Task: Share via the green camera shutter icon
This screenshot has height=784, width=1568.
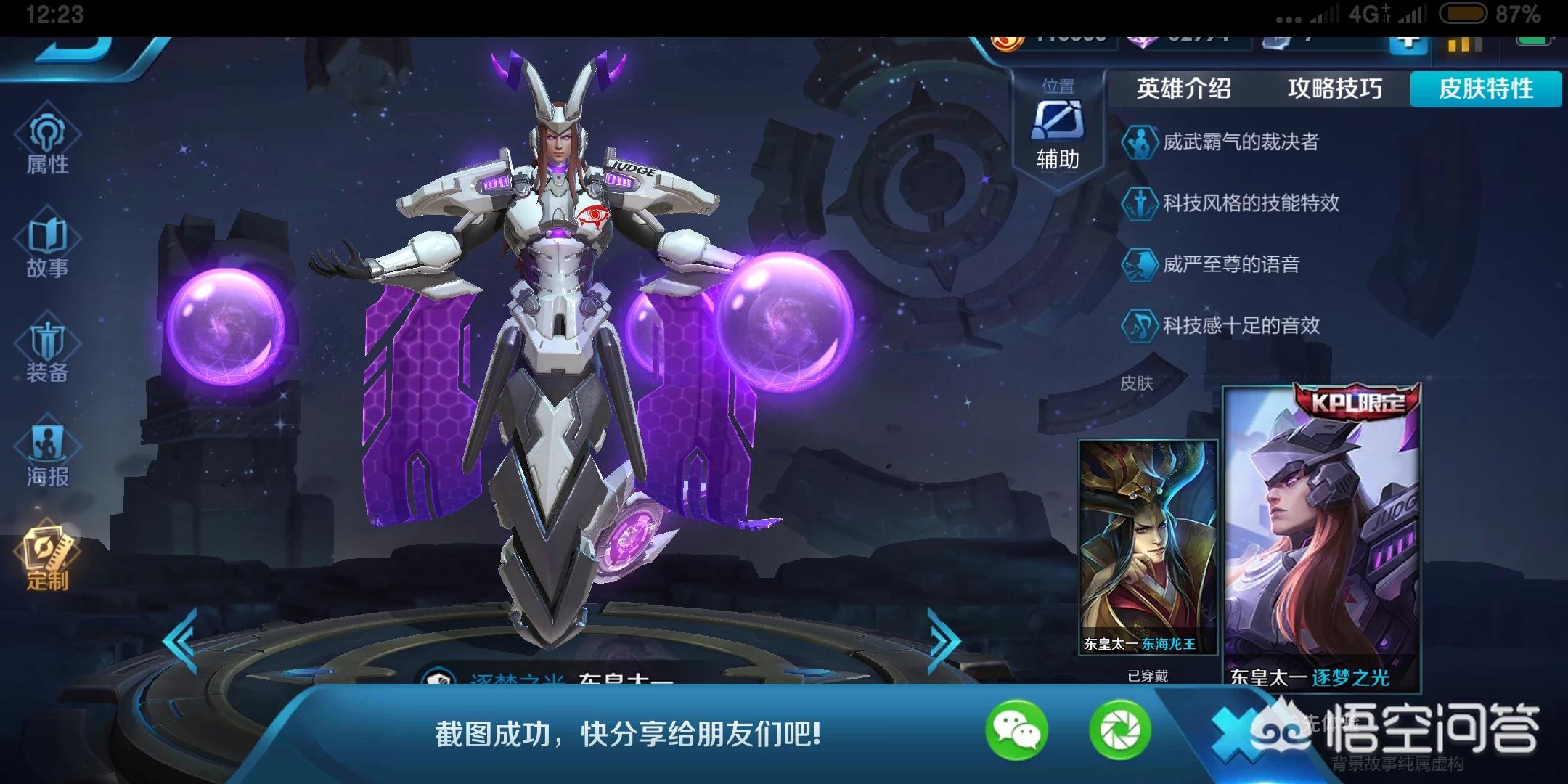Action: click(1120, 730)
